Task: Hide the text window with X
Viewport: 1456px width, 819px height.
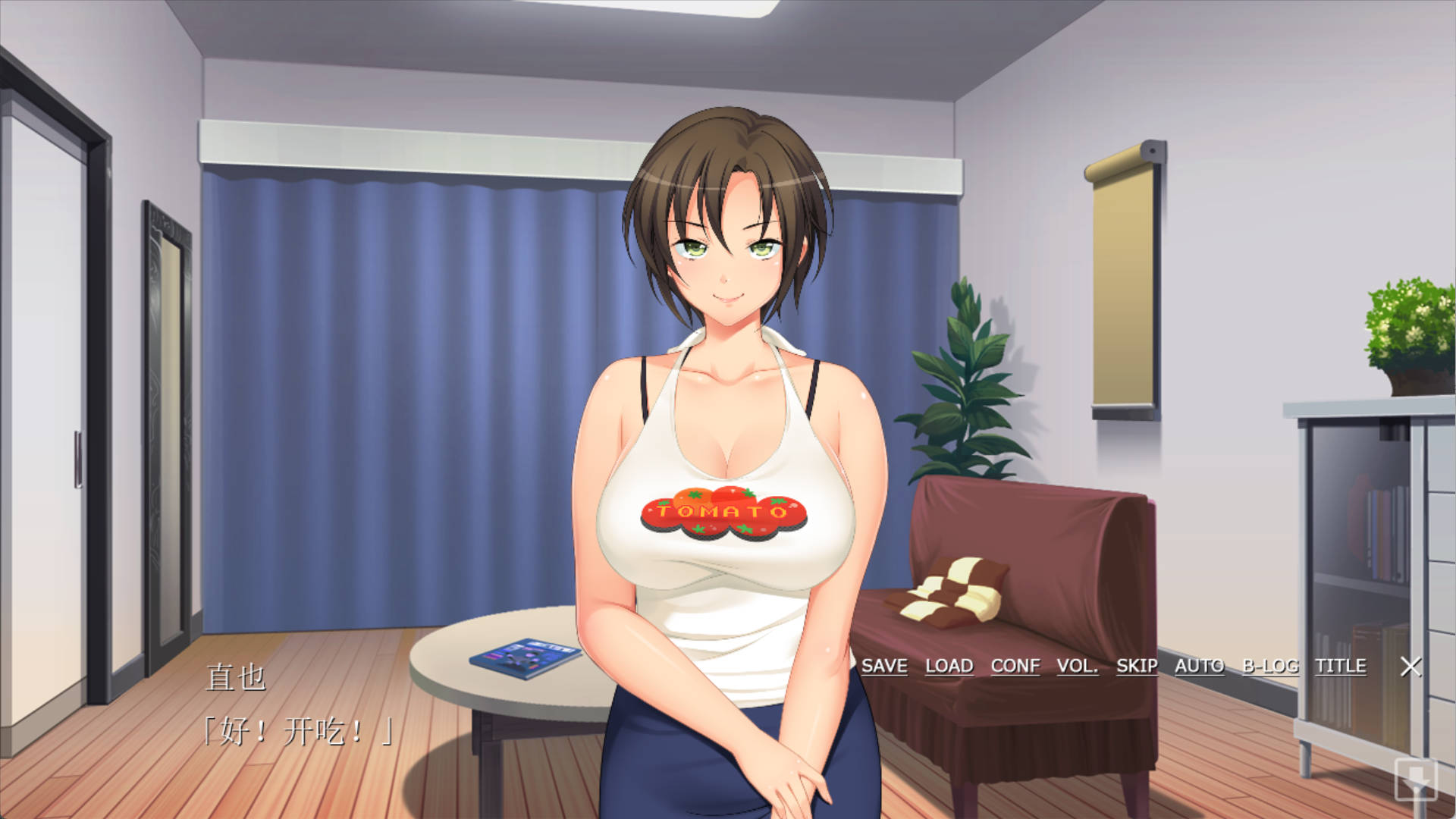Action: pyautogui.click(x=1410, y=667)
